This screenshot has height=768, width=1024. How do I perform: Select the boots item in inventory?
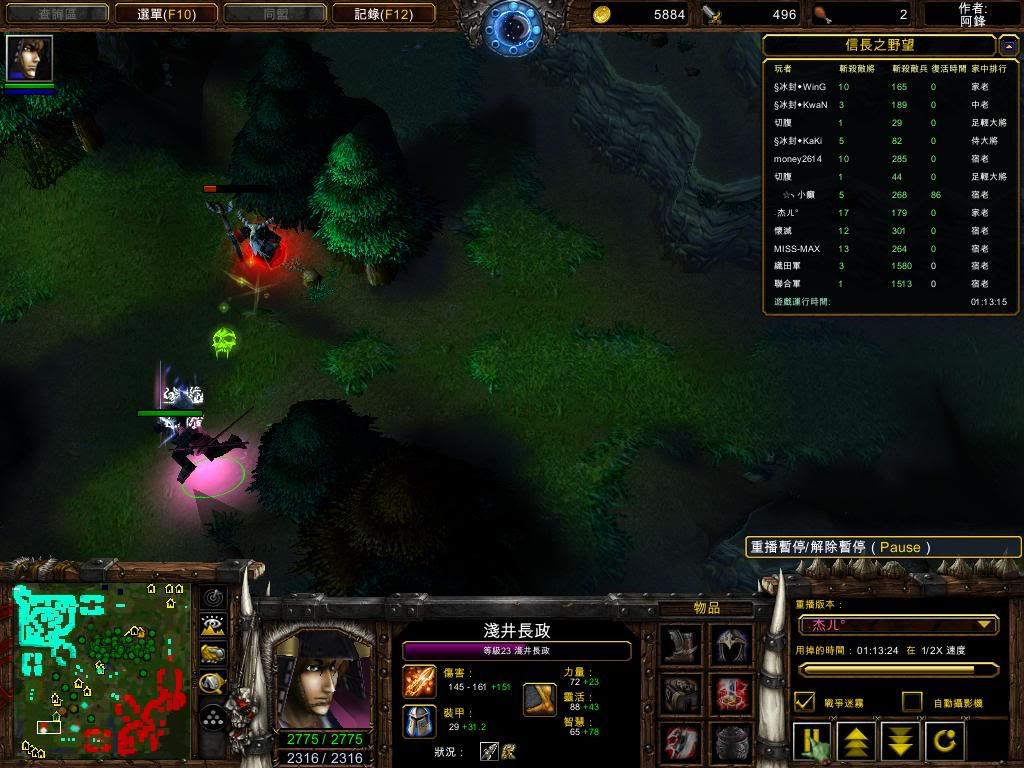click(681, 645)
